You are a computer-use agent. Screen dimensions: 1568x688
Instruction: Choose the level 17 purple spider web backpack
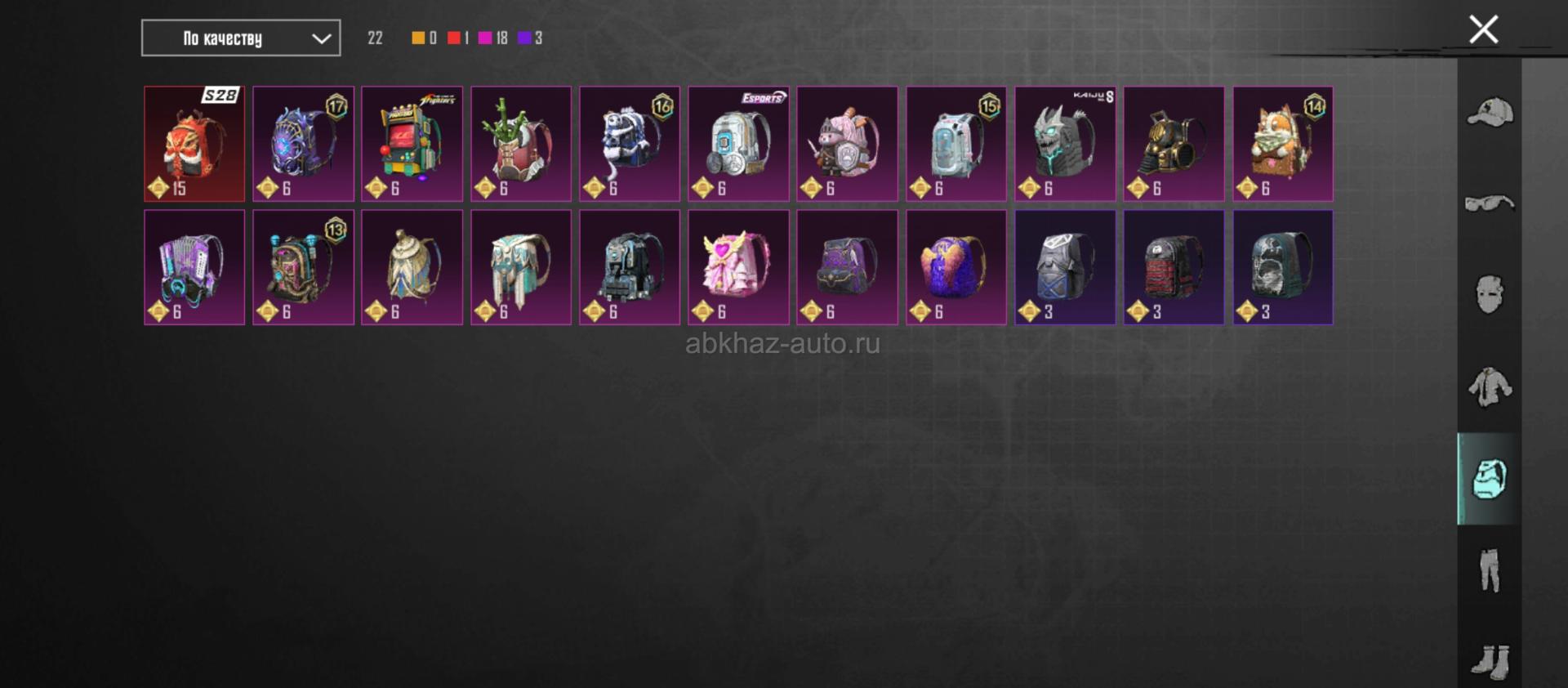click(x=303, y=144)
